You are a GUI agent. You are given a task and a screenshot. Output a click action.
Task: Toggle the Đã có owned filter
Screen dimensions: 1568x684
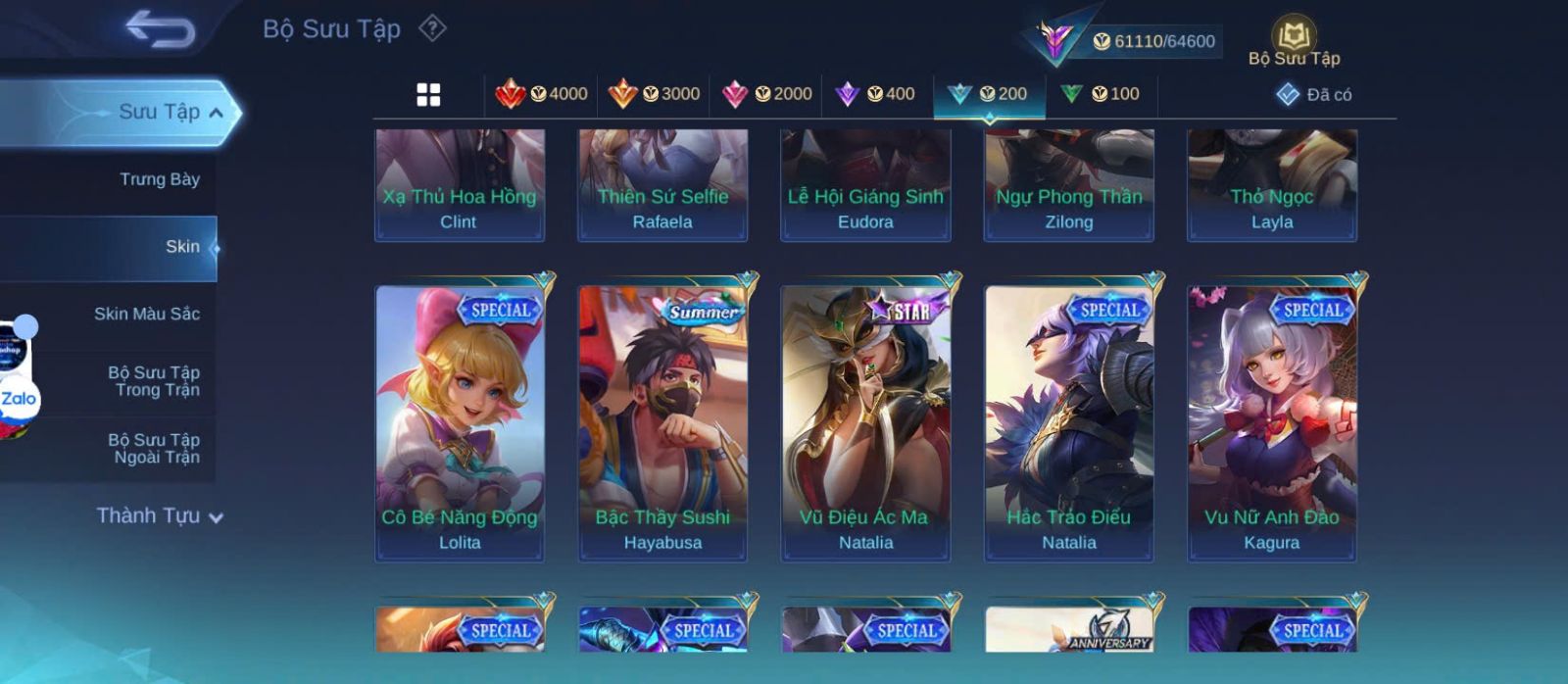[x=1313, y=94]
